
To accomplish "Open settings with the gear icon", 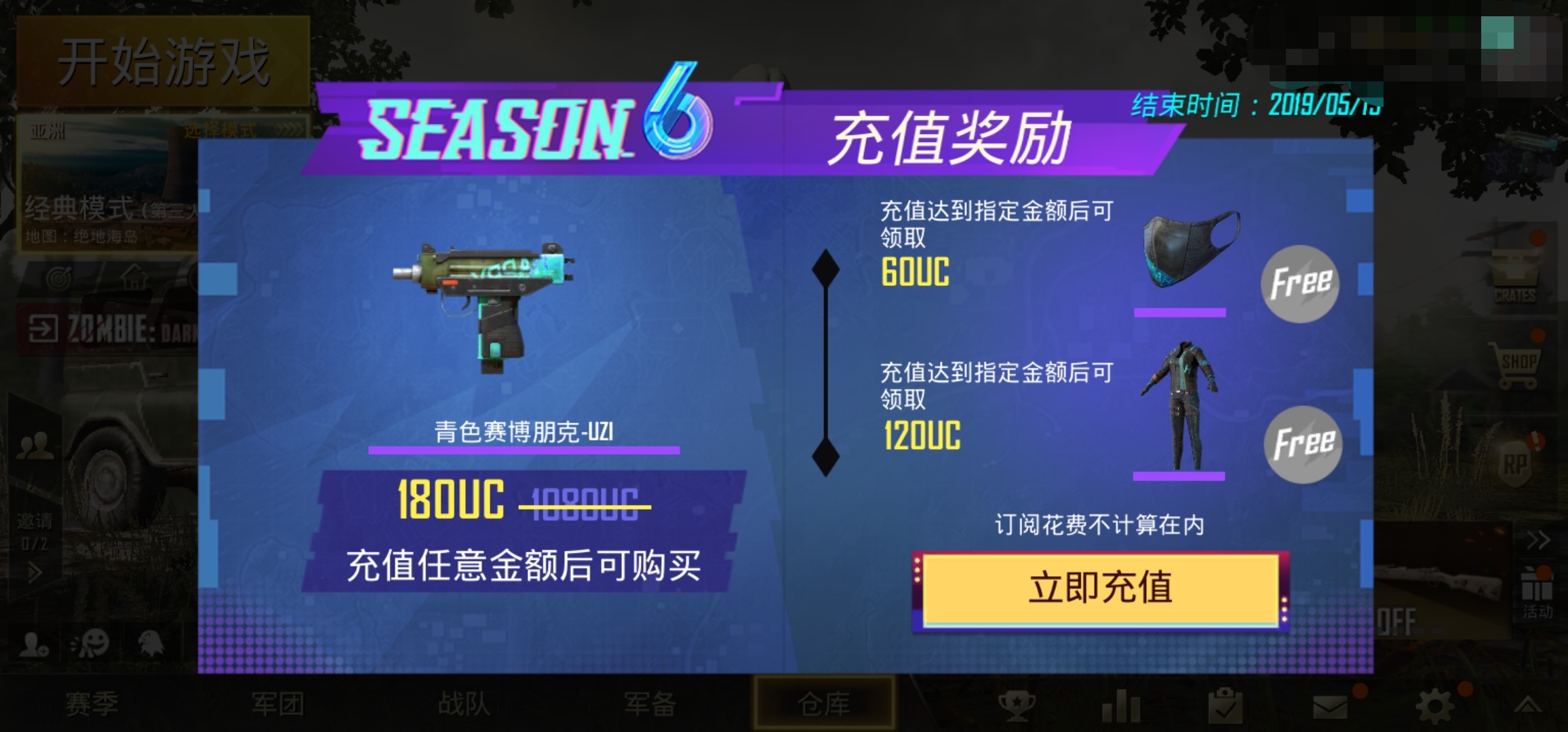I will pos(1436,706).
